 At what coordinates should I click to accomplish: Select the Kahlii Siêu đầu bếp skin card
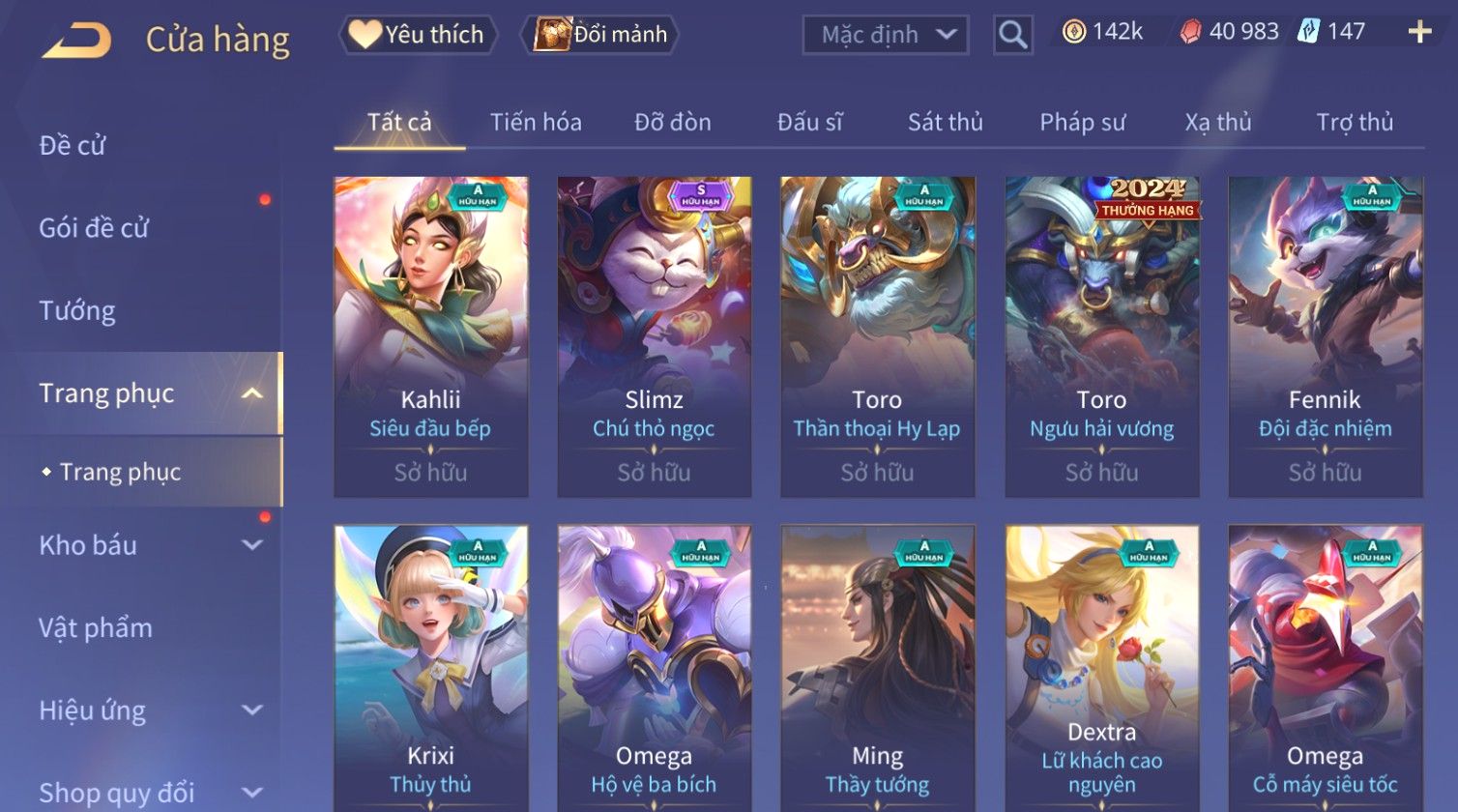430,336
